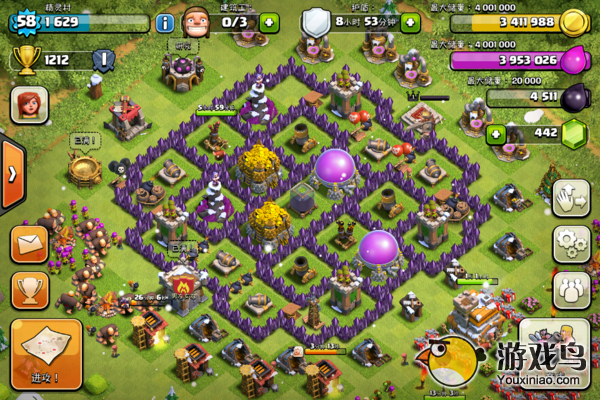Show the trophy leaderboard rankings
The image size is (600, 400).
(x=30, y=289)
